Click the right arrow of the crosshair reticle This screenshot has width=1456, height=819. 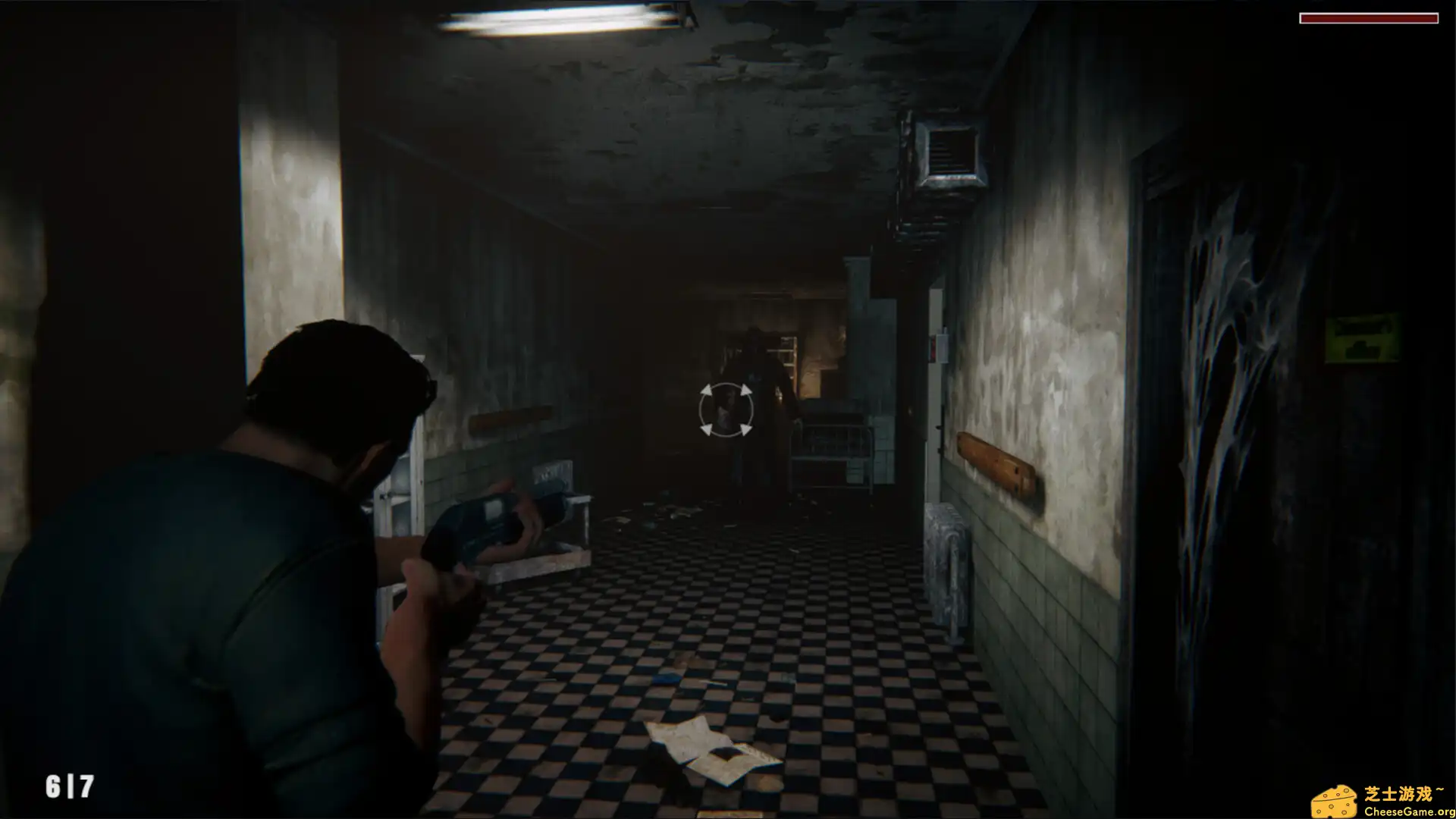click(745, 409)
